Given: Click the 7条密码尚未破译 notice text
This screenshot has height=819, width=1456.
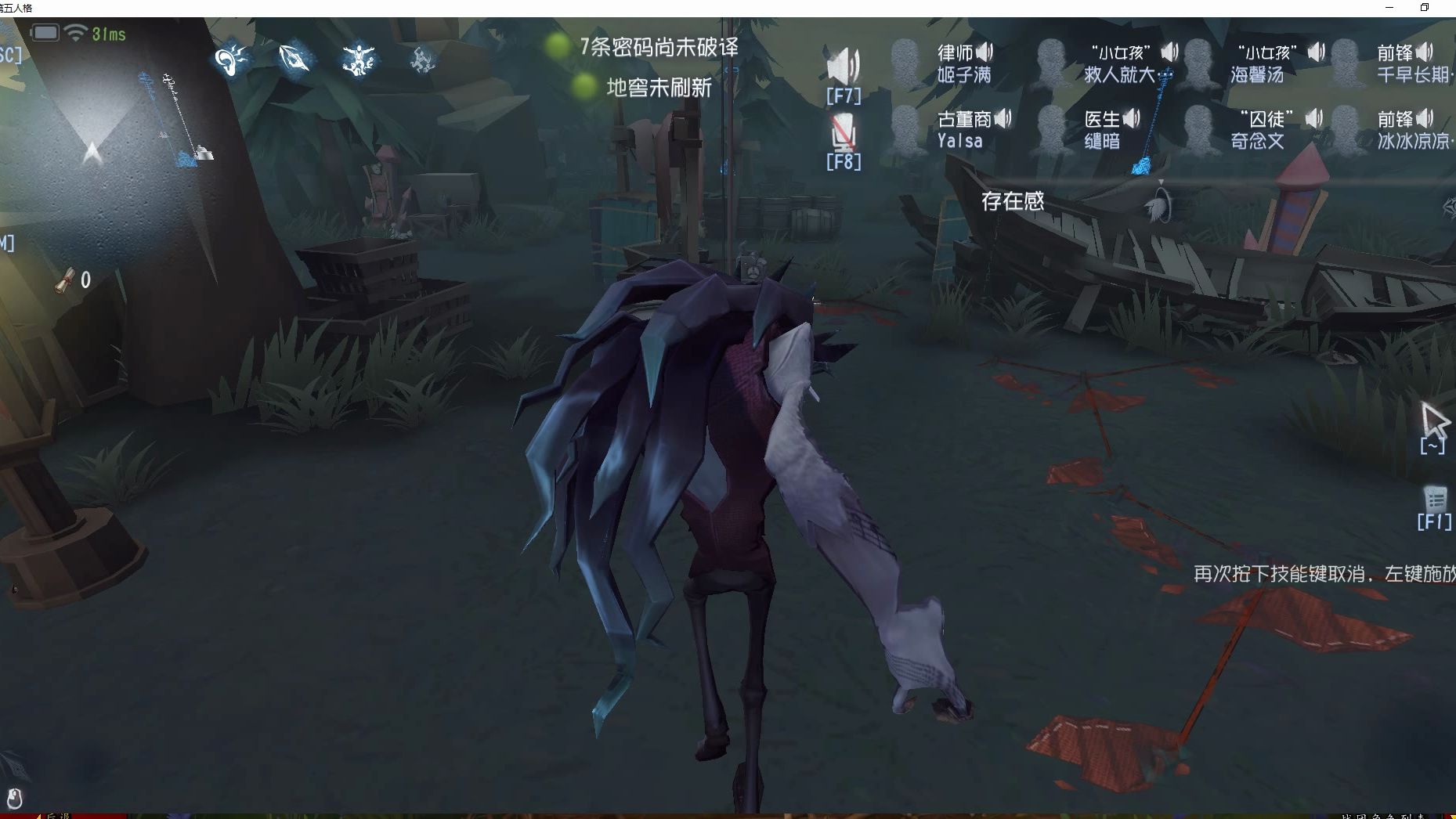Looking at the screenshot, I should (661, 45).
